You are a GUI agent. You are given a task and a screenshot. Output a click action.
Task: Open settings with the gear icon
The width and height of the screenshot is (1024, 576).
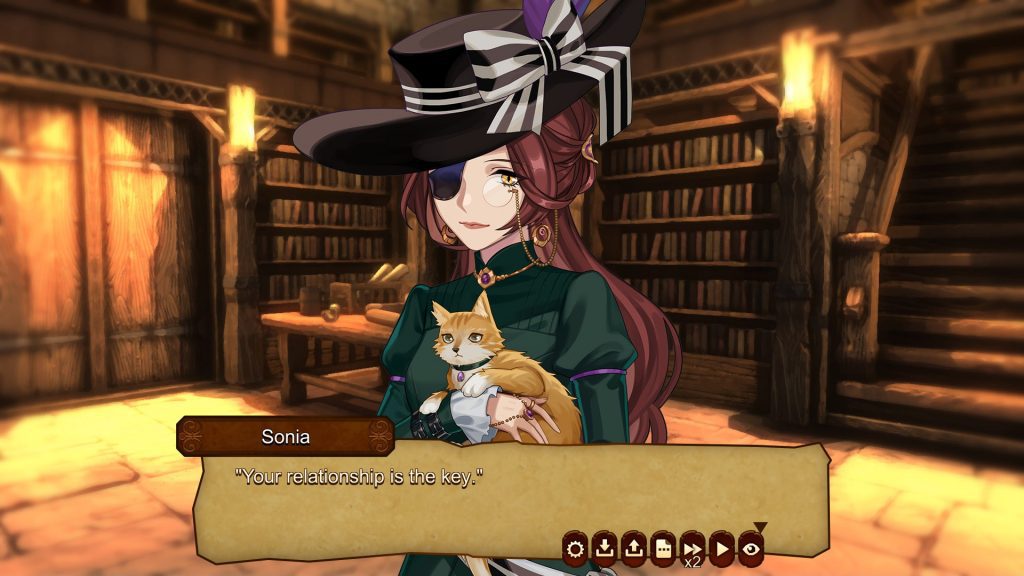[575, 547]
